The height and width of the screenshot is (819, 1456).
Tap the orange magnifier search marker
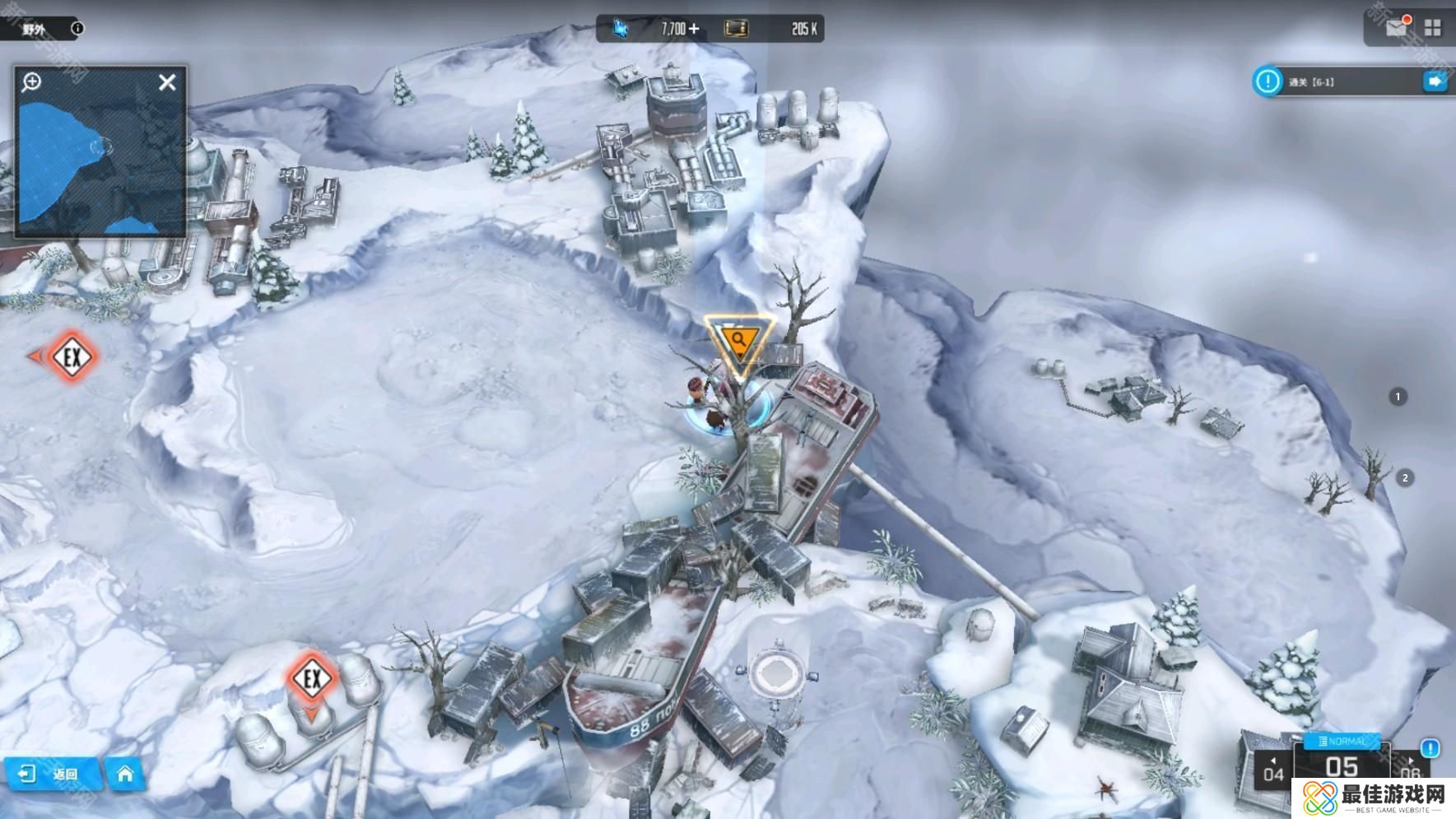(x=738, y=342)
